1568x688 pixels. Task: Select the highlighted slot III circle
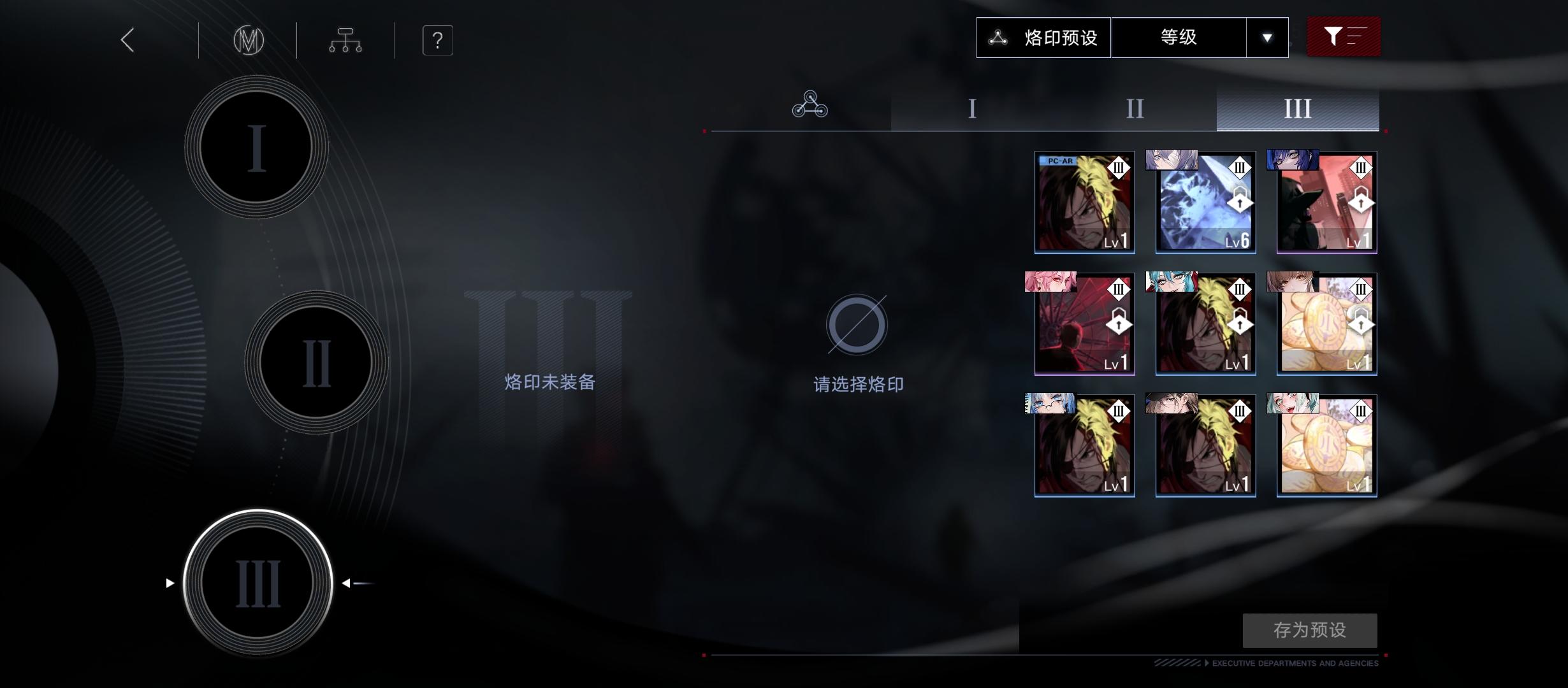click(258, 583)
